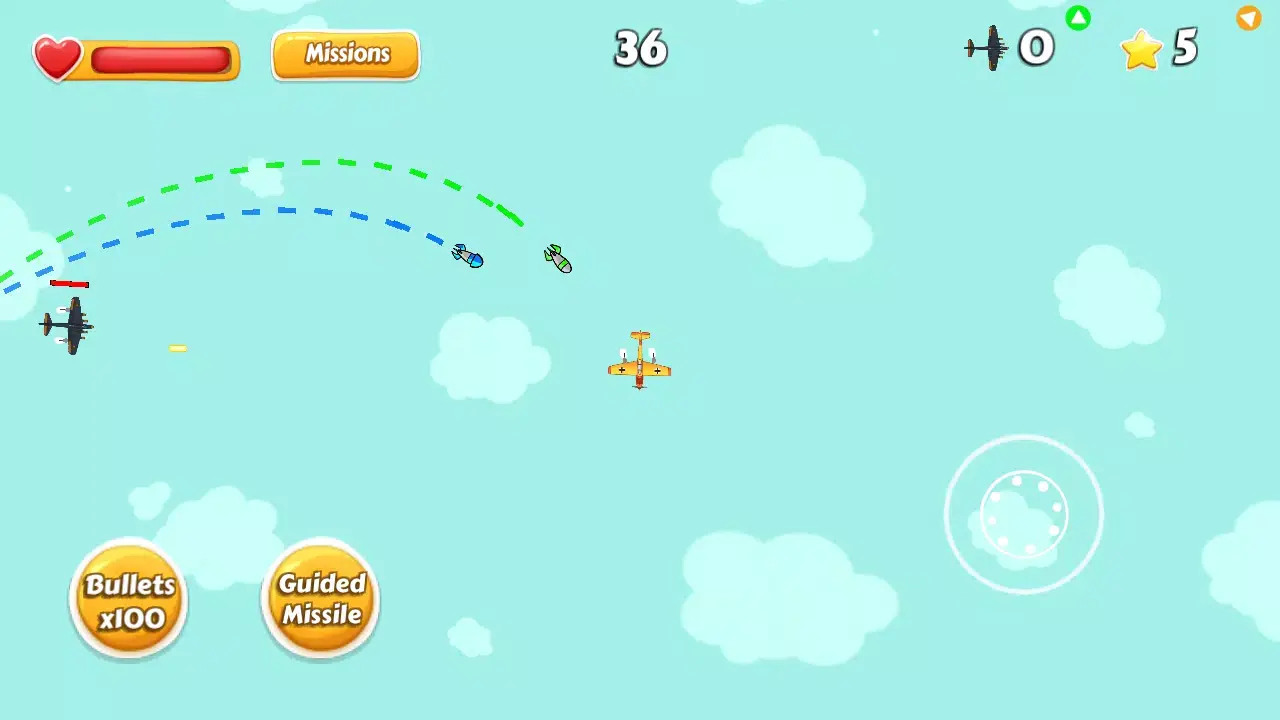Select the blue torpedo missile
This screenshot has height=720, width=1280.
click(x=466, y=256)
